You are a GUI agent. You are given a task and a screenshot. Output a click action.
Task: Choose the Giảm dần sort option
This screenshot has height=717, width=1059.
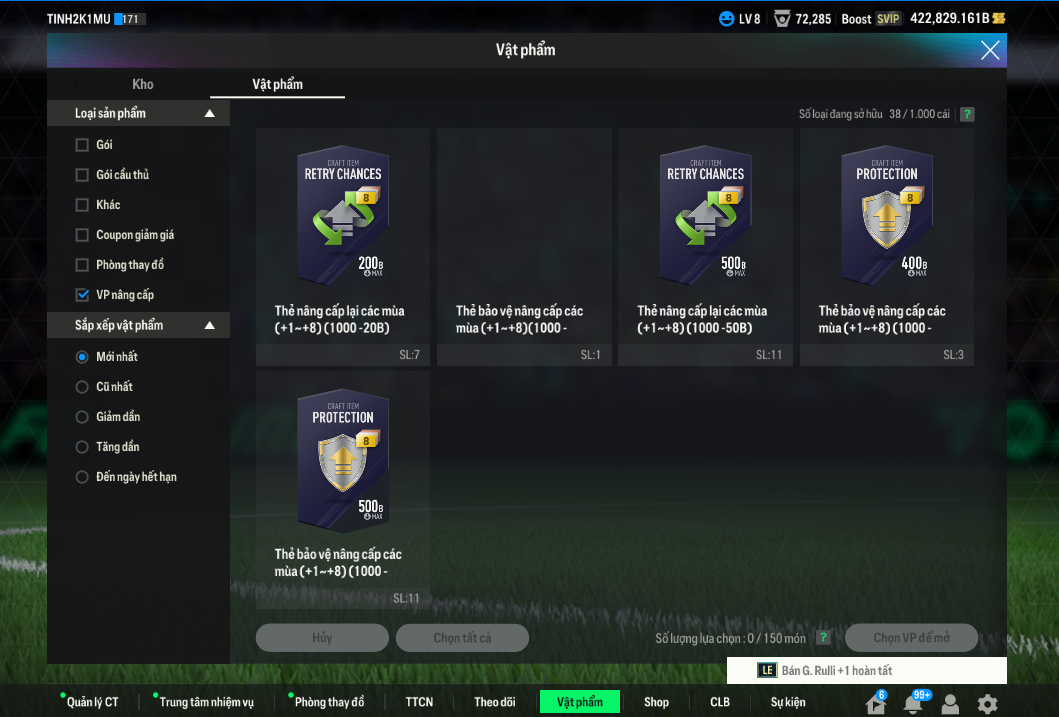coord(82,417)
